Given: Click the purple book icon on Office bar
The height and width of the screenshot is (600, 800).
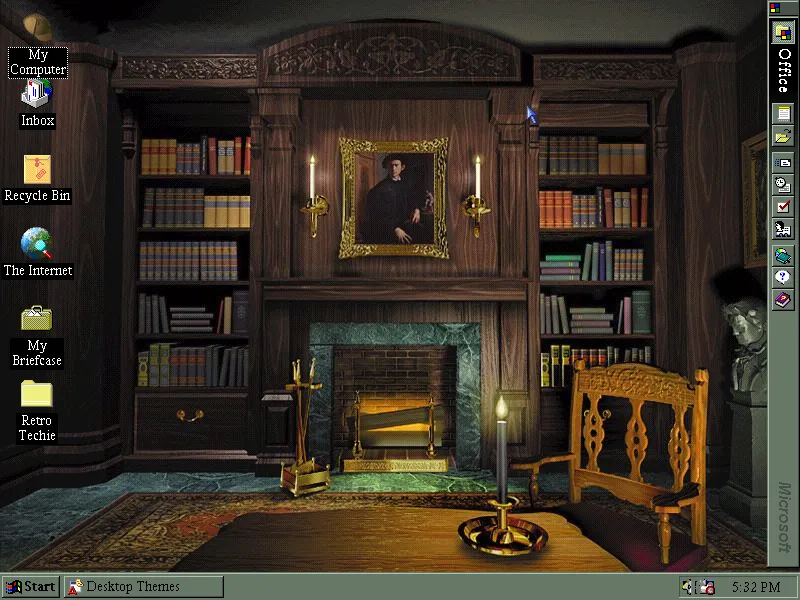Looking at the screenshot, I should pyautogui.click(x=783, y=300).
